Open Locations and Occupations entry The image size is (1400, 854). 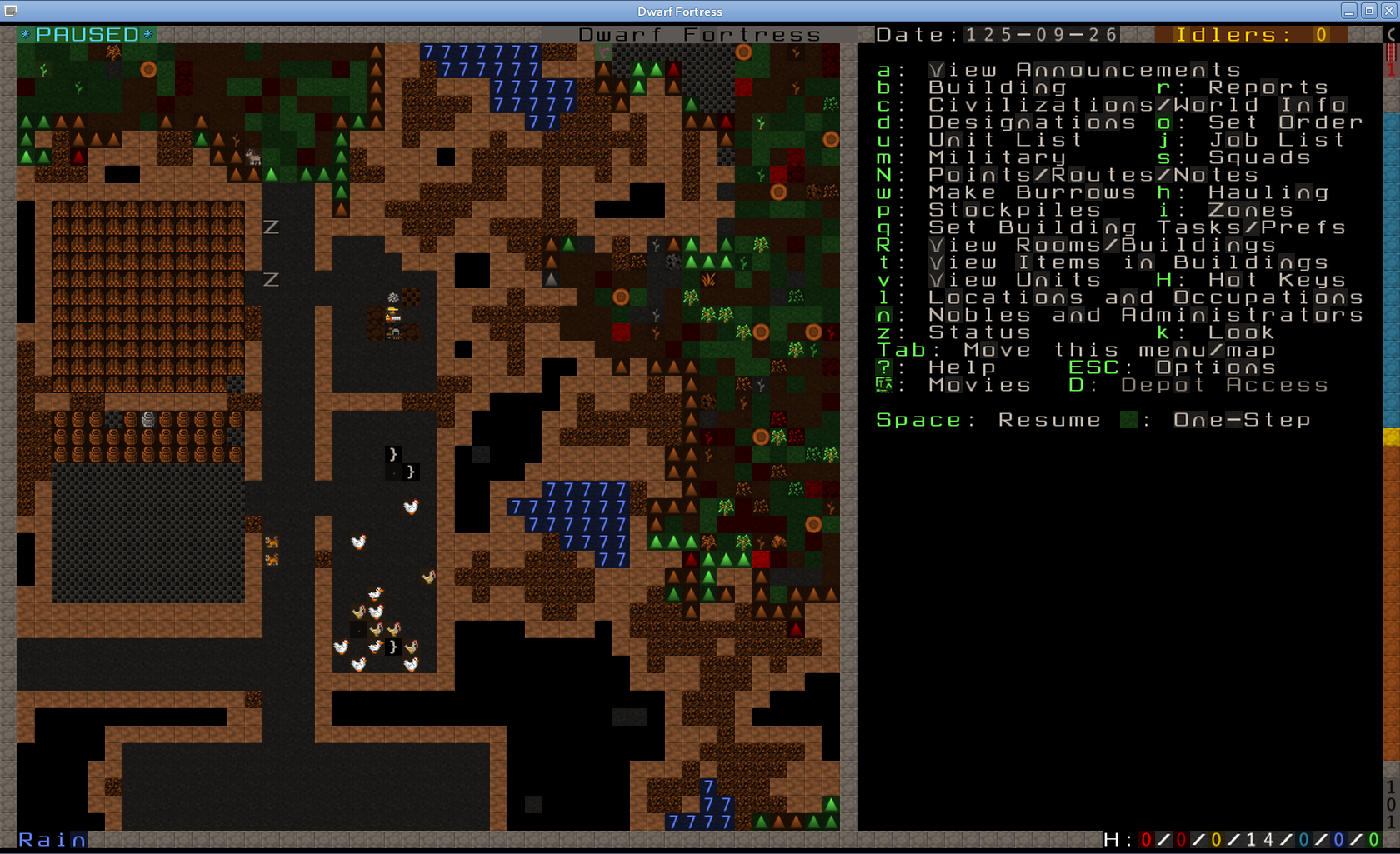tap(1145, 297)
